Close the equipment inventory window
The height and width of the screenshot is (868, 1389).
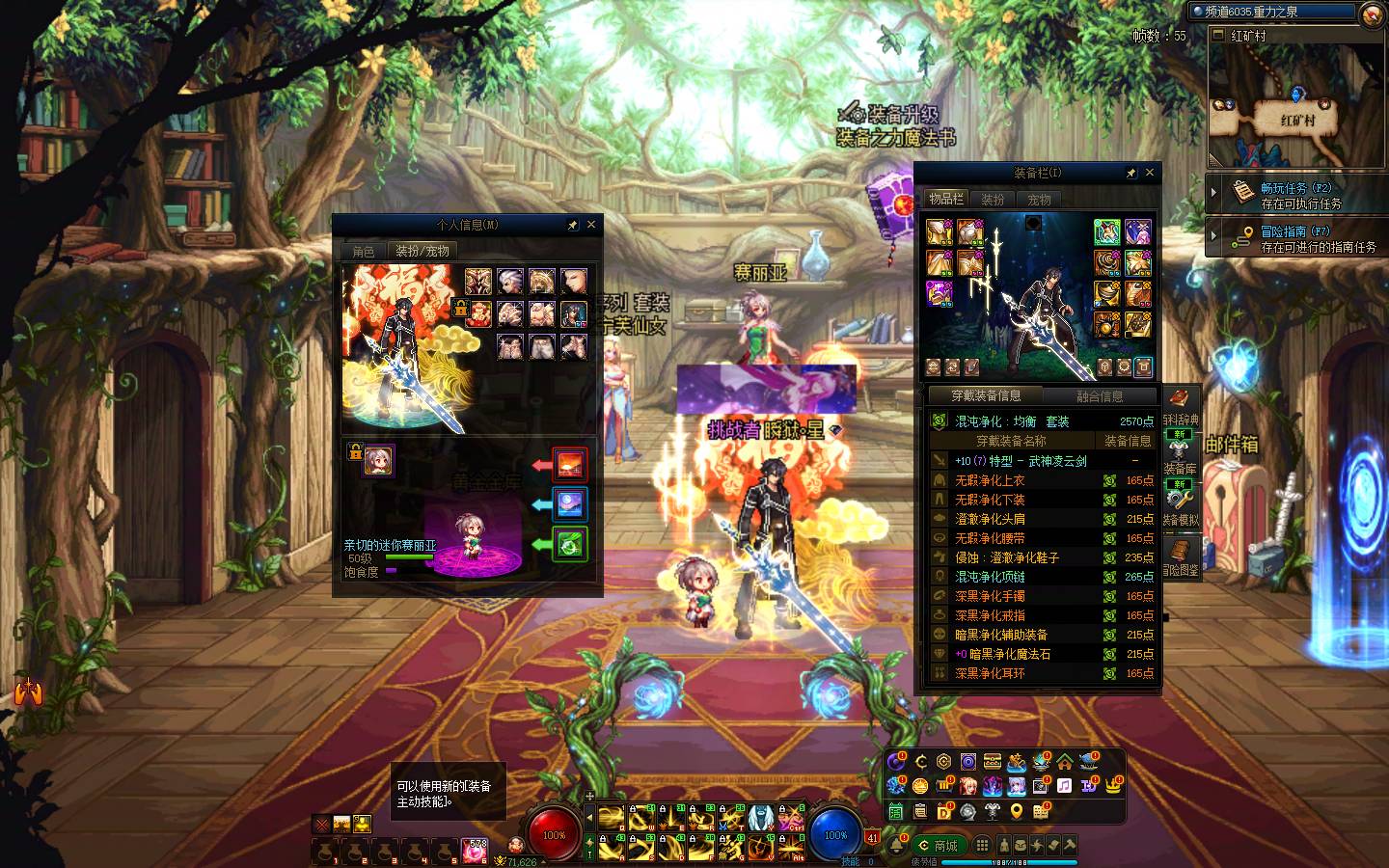[x=1149, y=173]
